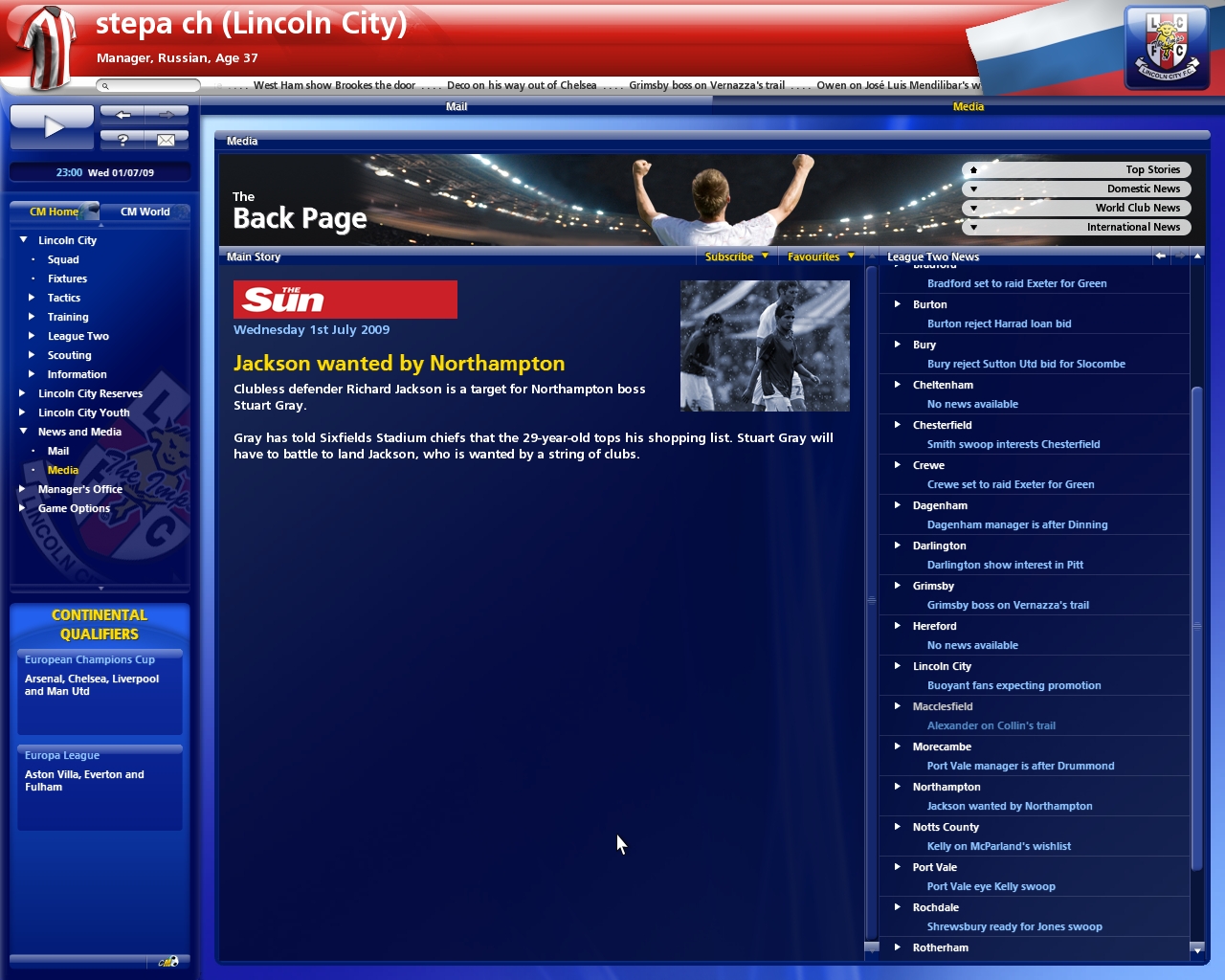Image resolution: width=1225 pixels, height=980 pixels.
Task: Click the search magnifier icon
Action: point(103,84)
